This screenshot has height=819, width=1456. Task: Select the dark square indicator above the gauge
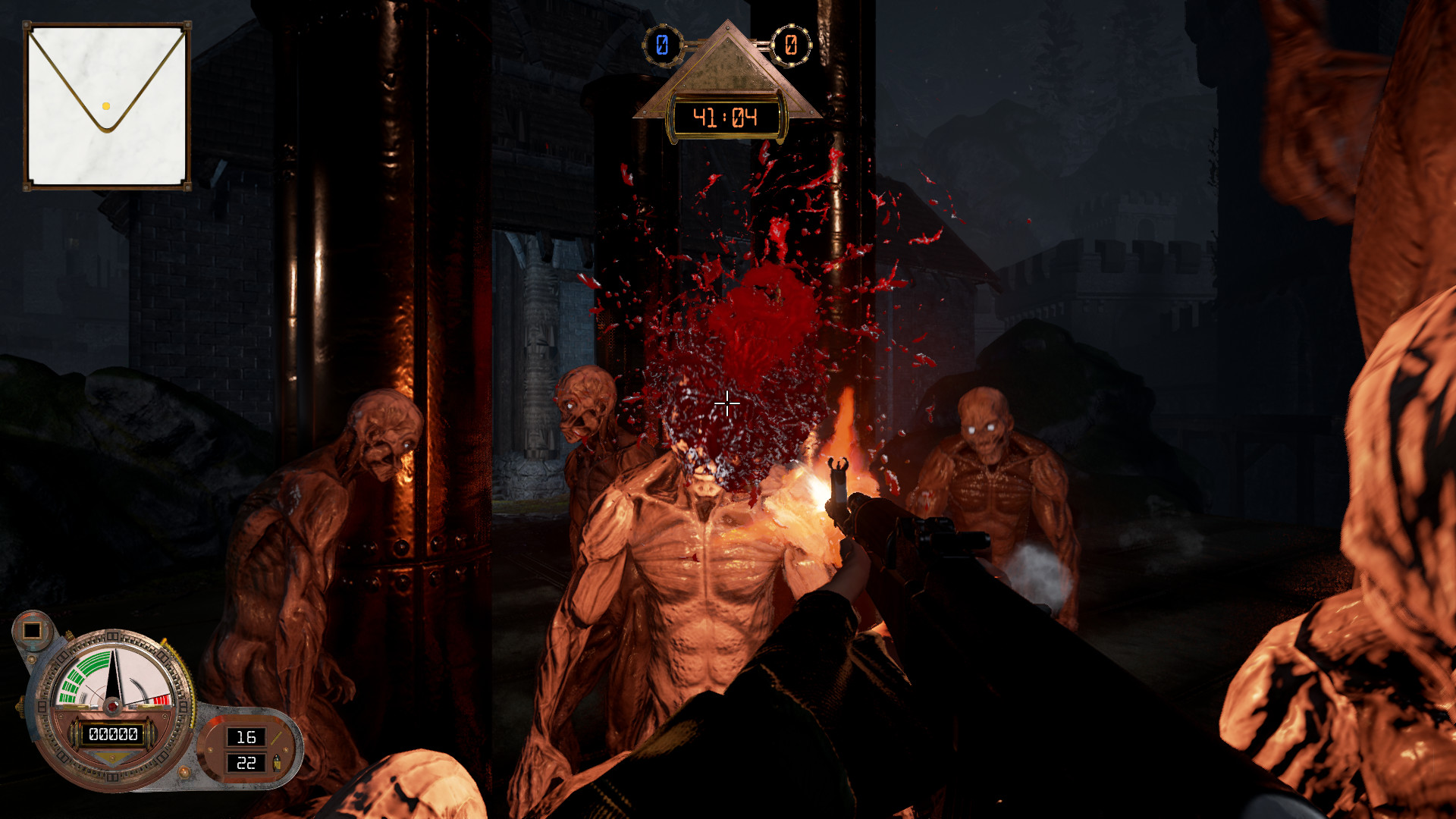[32, 630]
